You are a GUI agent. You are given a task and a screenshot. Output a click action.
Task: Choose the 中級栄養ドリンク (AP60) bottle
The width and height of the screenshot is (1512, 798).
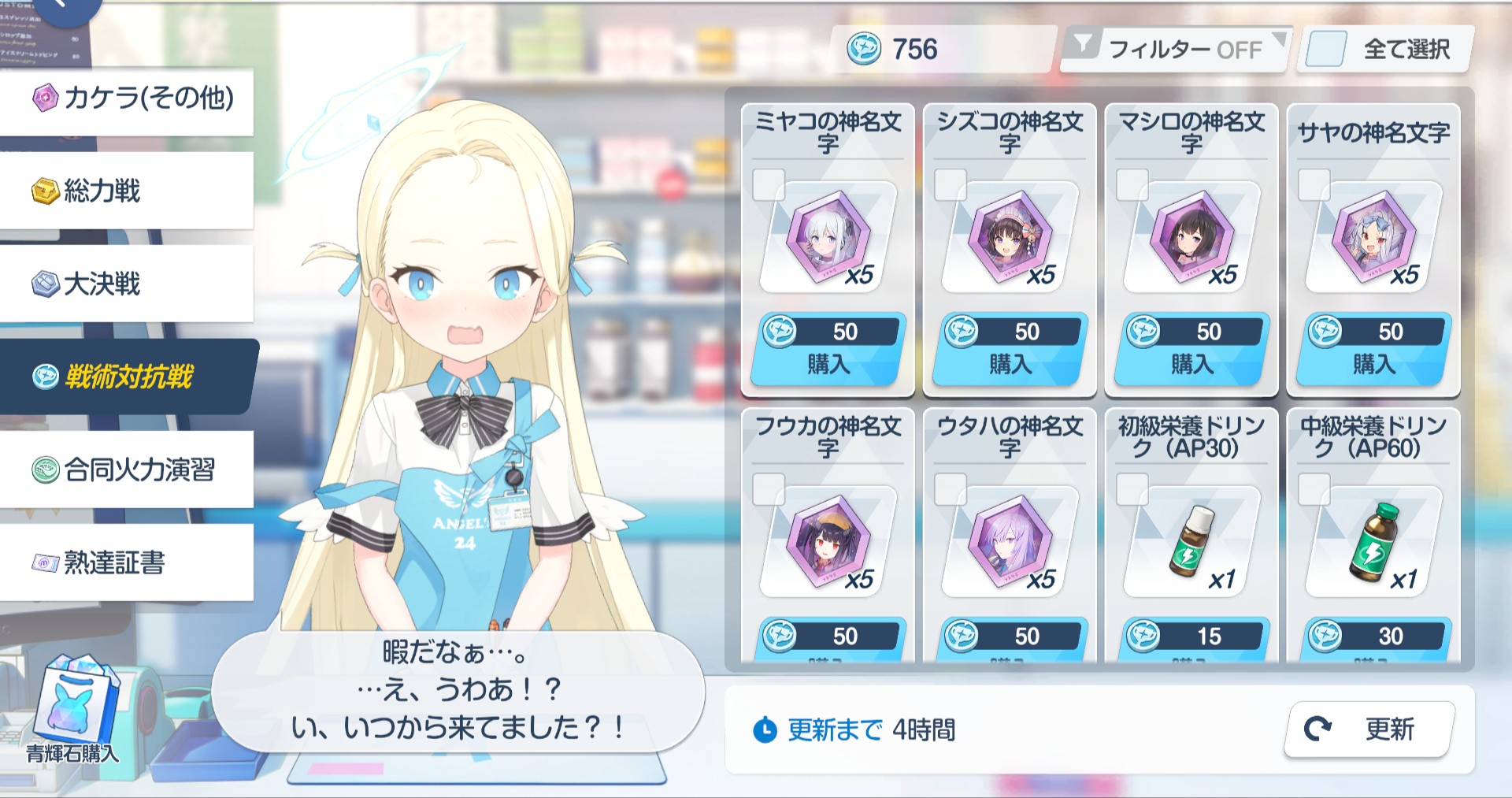(x=1373, y=542)
